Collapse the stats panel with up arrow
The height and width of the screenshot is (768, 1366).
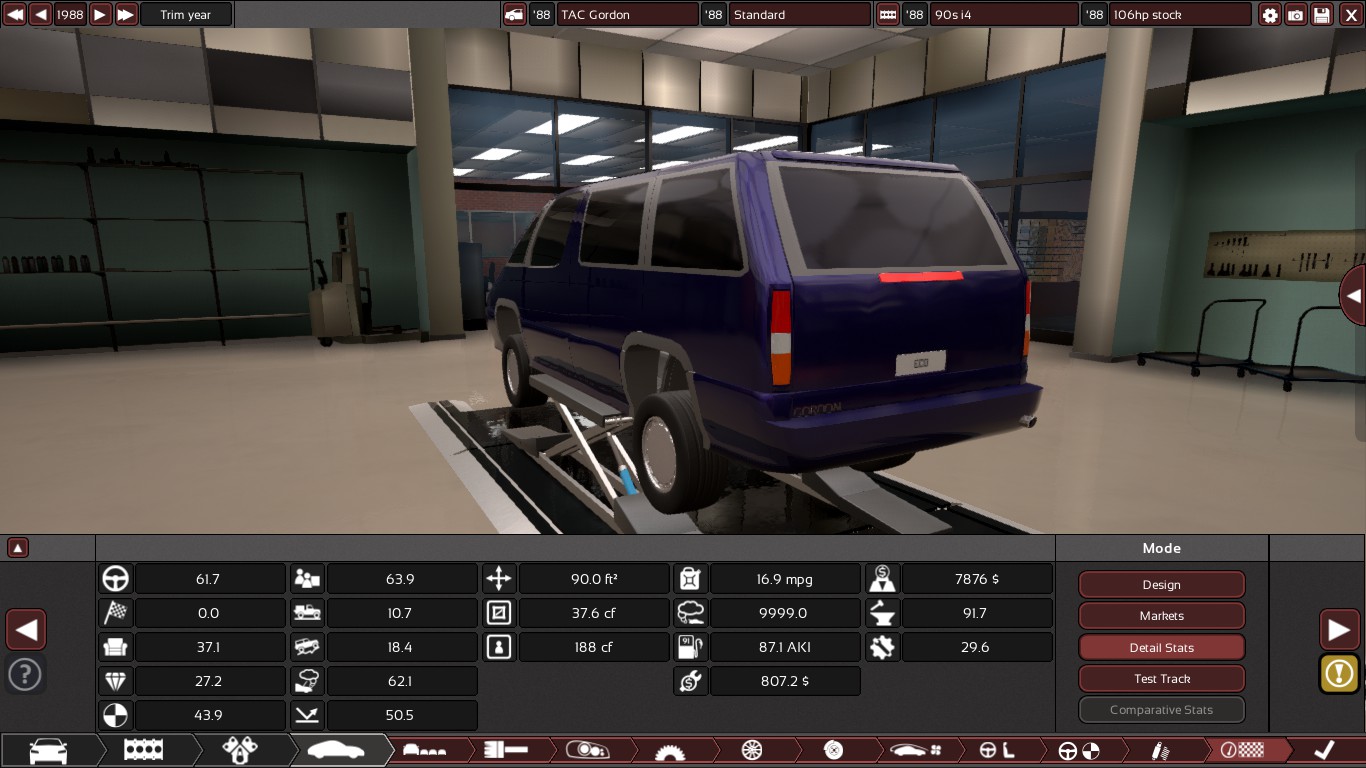(x=18, y=548)
